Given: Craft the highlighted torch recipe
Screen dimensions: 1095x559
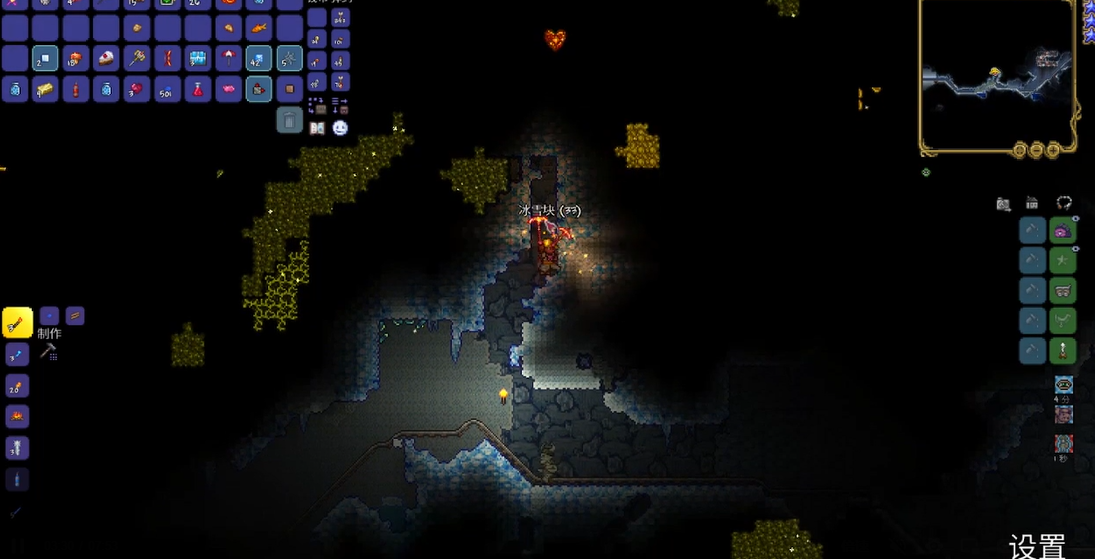Looking at the screenshot, I should (x=17, y=322).
